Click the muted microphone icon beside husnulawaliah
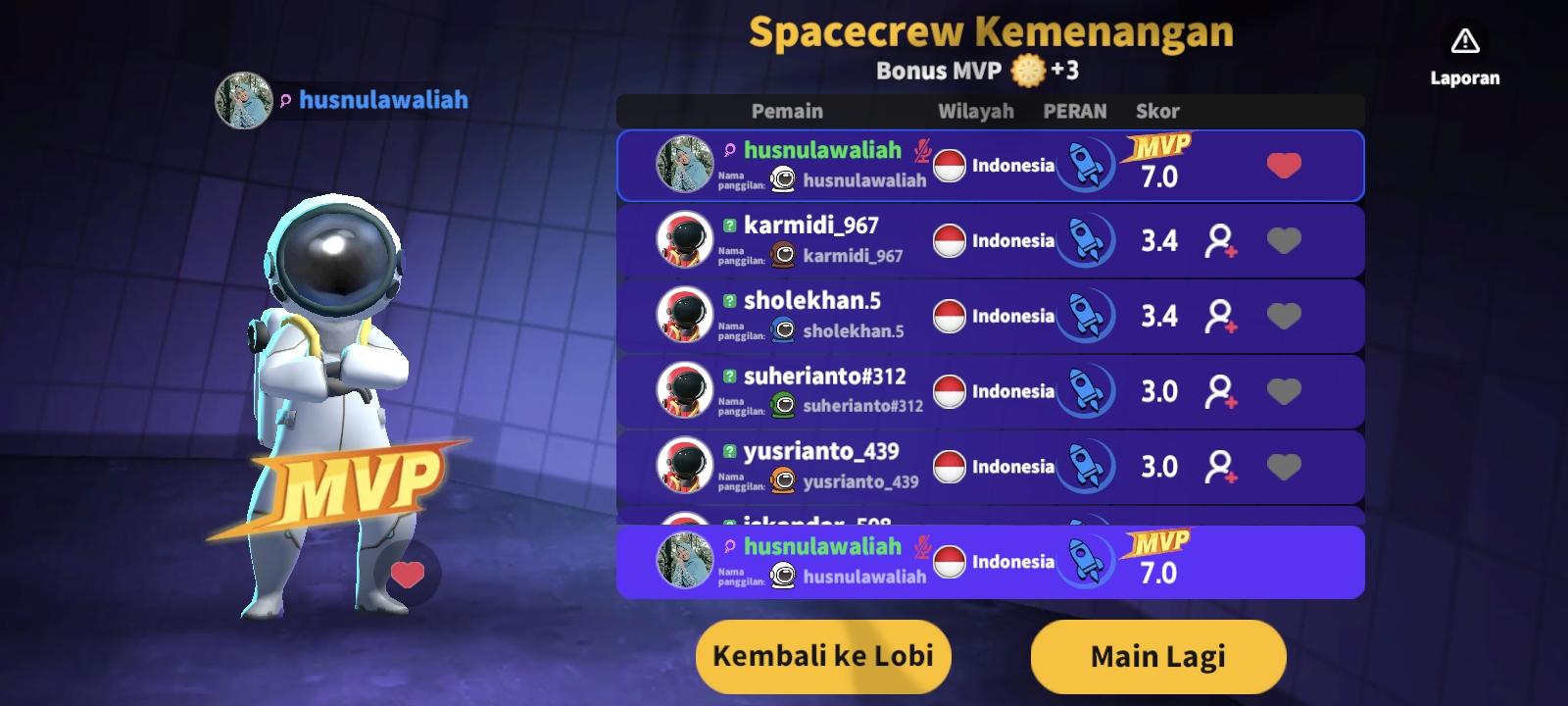 point(924,153)
